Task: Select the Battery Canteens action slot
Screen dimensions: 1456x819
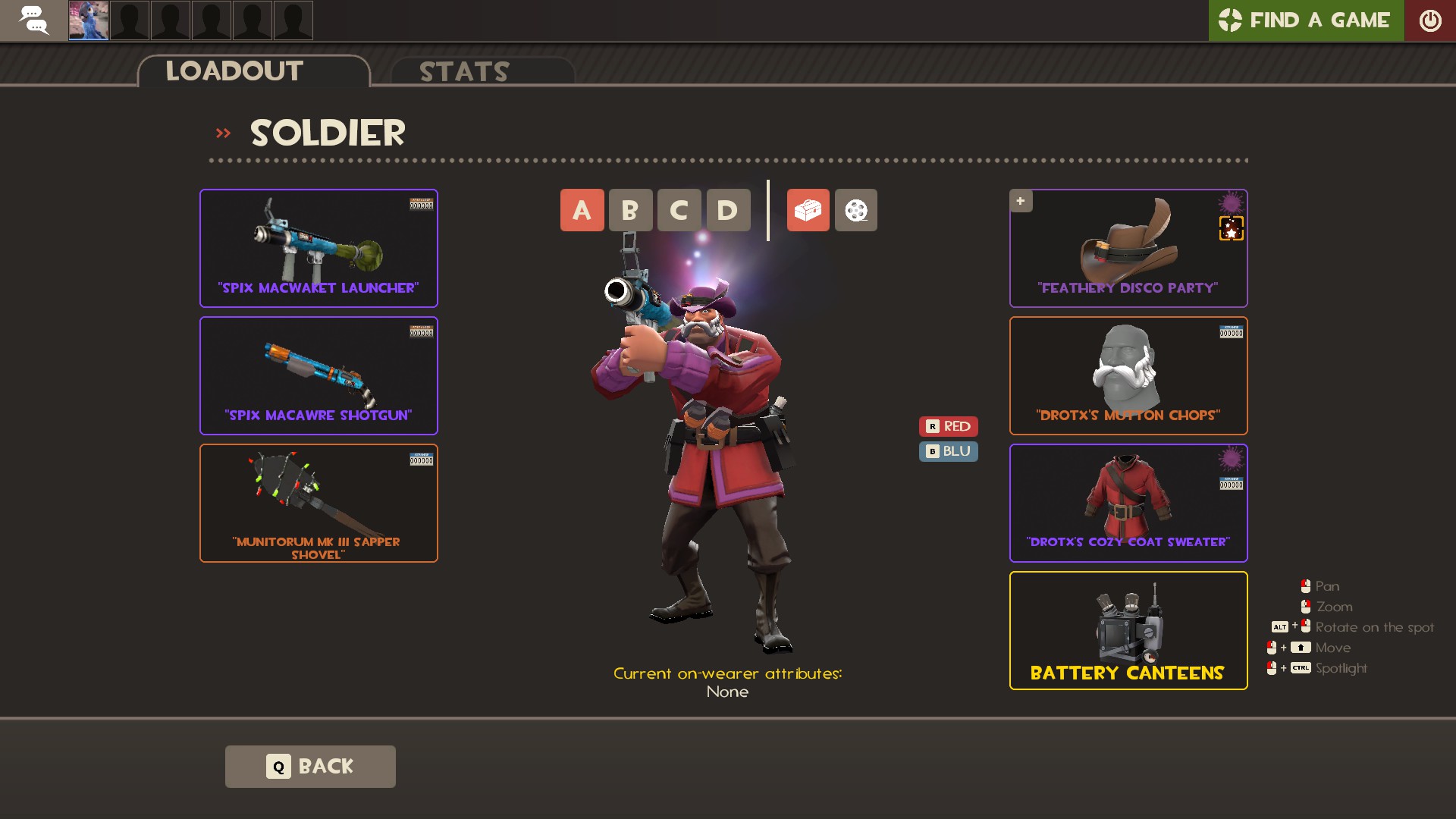Action: pos(1128,630)
